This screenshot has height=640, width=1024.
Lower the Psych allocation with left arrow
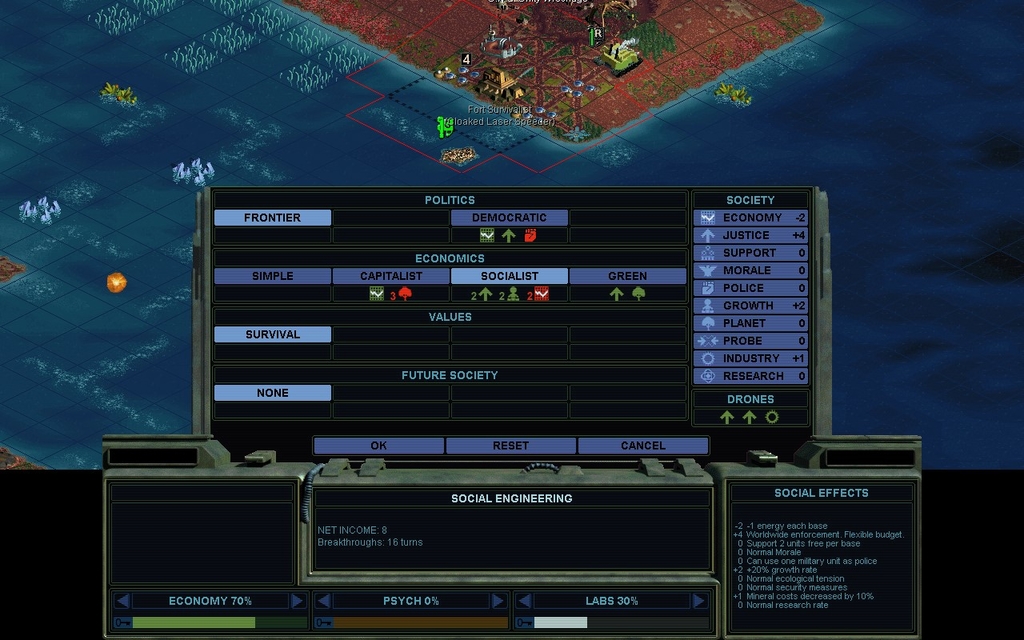[323, 601]
